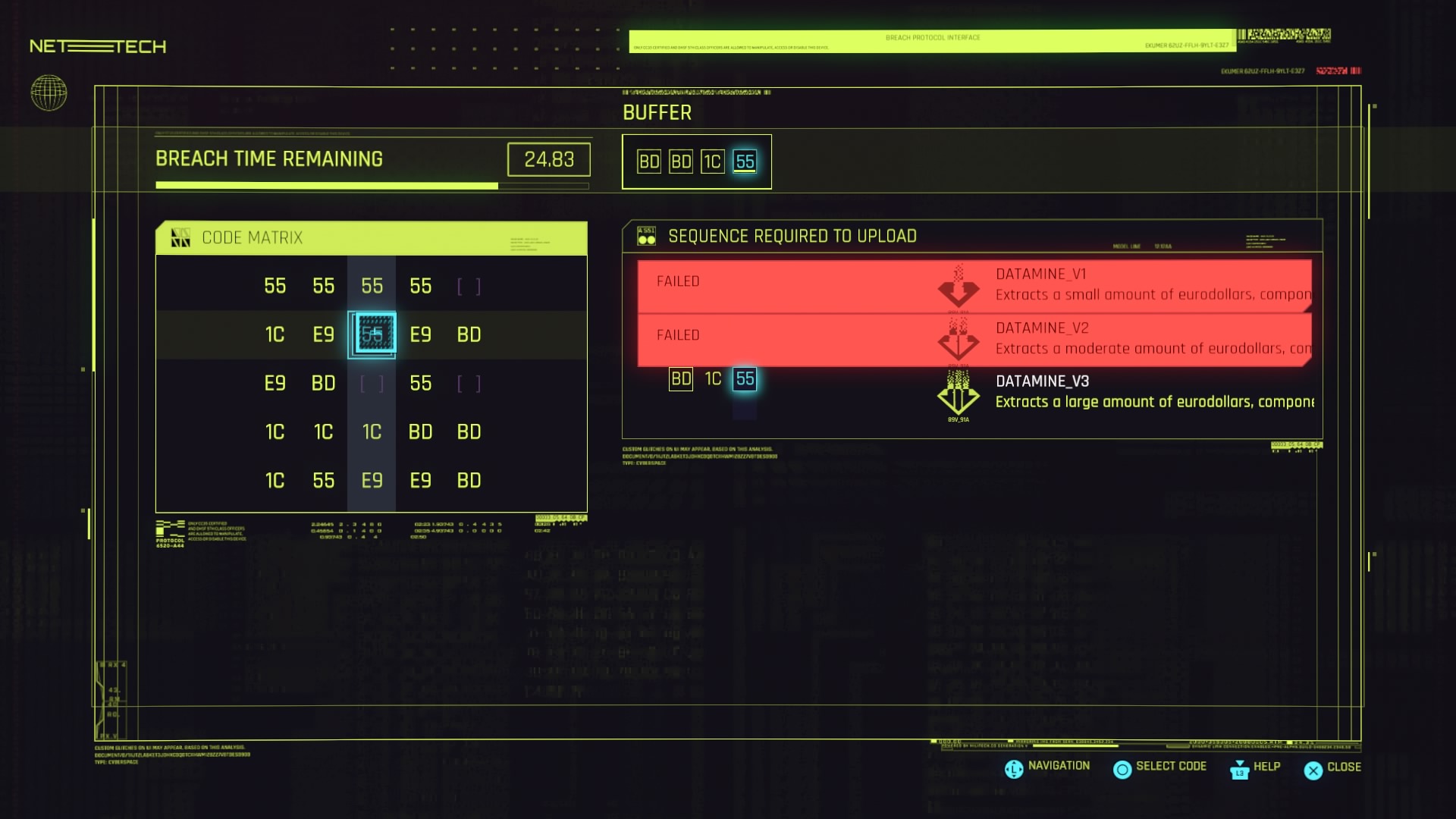Viewport: 1456px width, 819px height.
Task: Open the Breach Protocol Interface banner
Action: [933, 36]
